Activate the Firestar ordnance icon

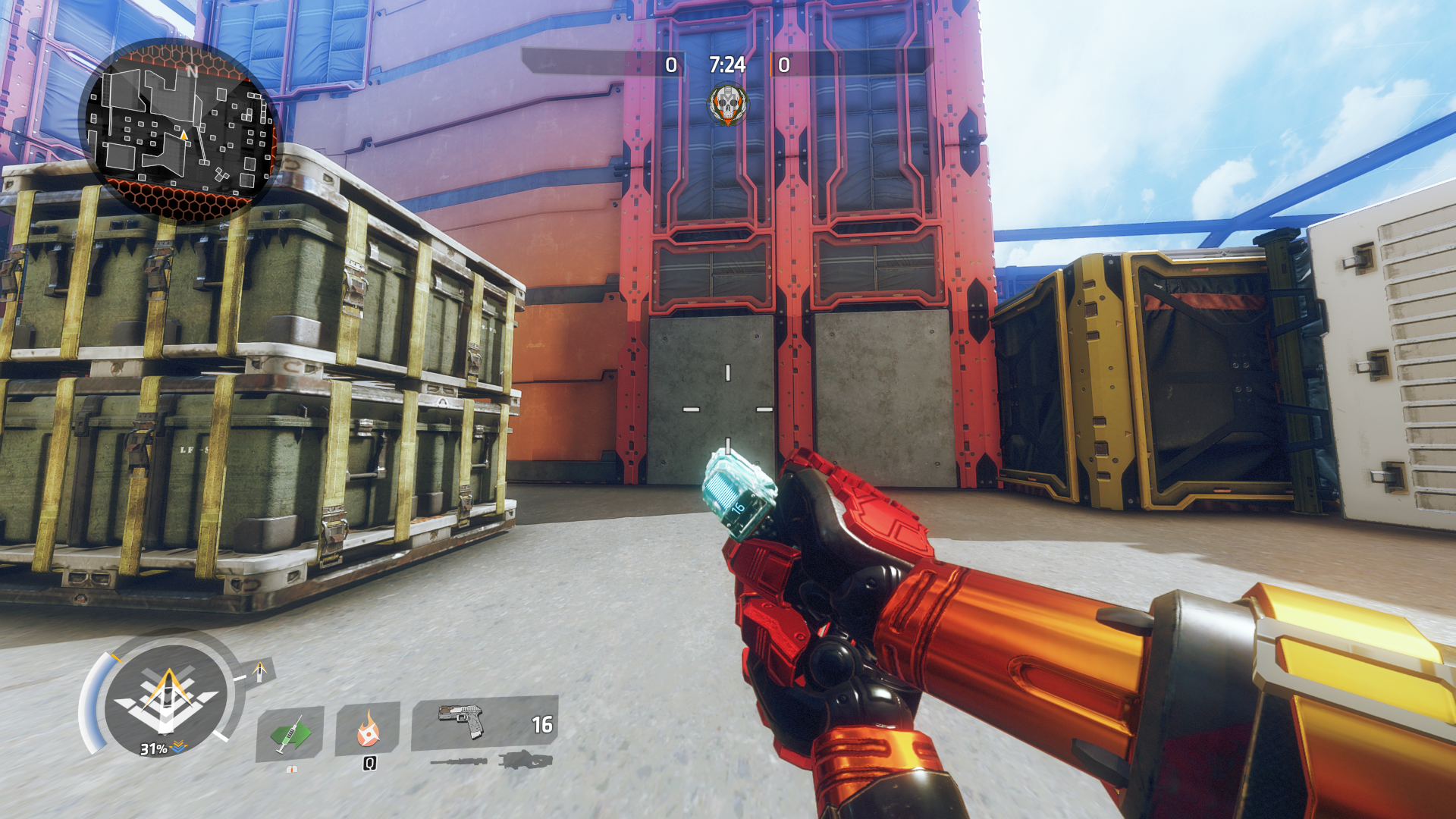(x=368, y=729)
